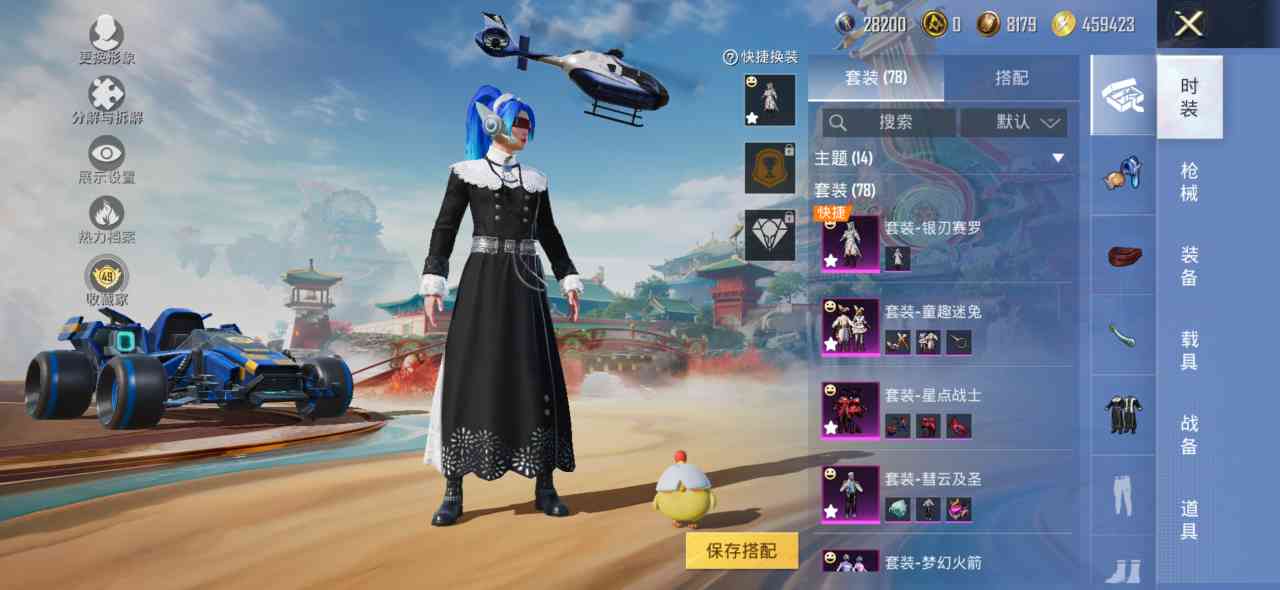The image size is (1280, 590).
Task: Go to the 载具 category
Action: coord(1189,350)
